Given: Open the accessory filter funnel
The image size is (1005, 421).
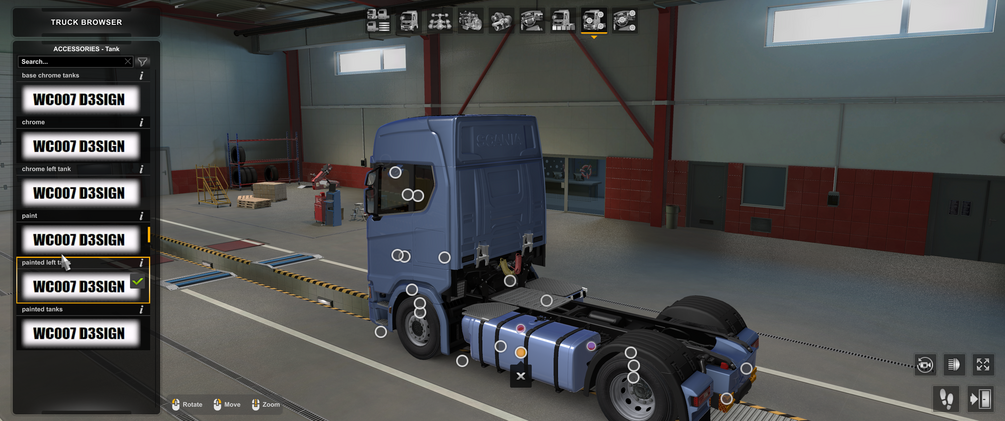Looking at the screenshot, I should pyautogui.click(x=143, y=62).
